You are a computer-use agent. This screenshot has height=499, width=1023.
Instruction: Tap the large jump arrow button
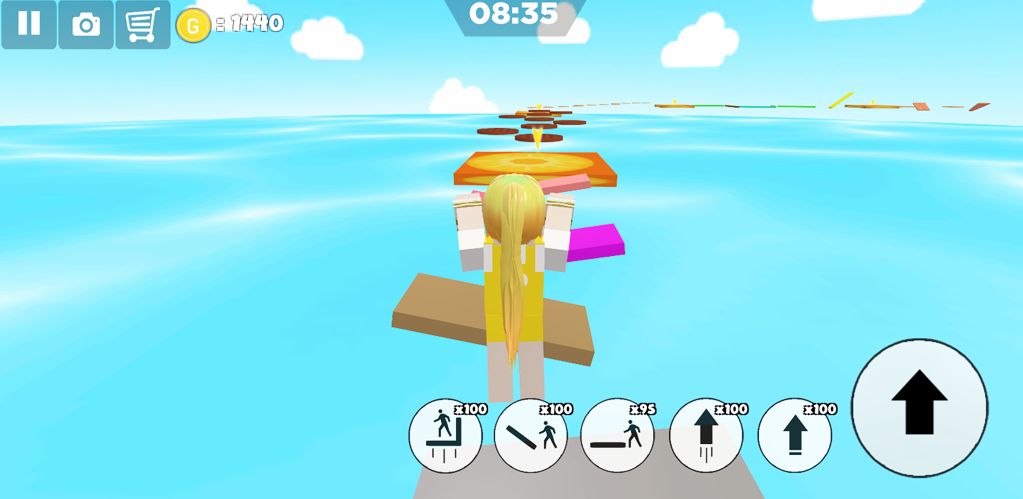(919, 407)
